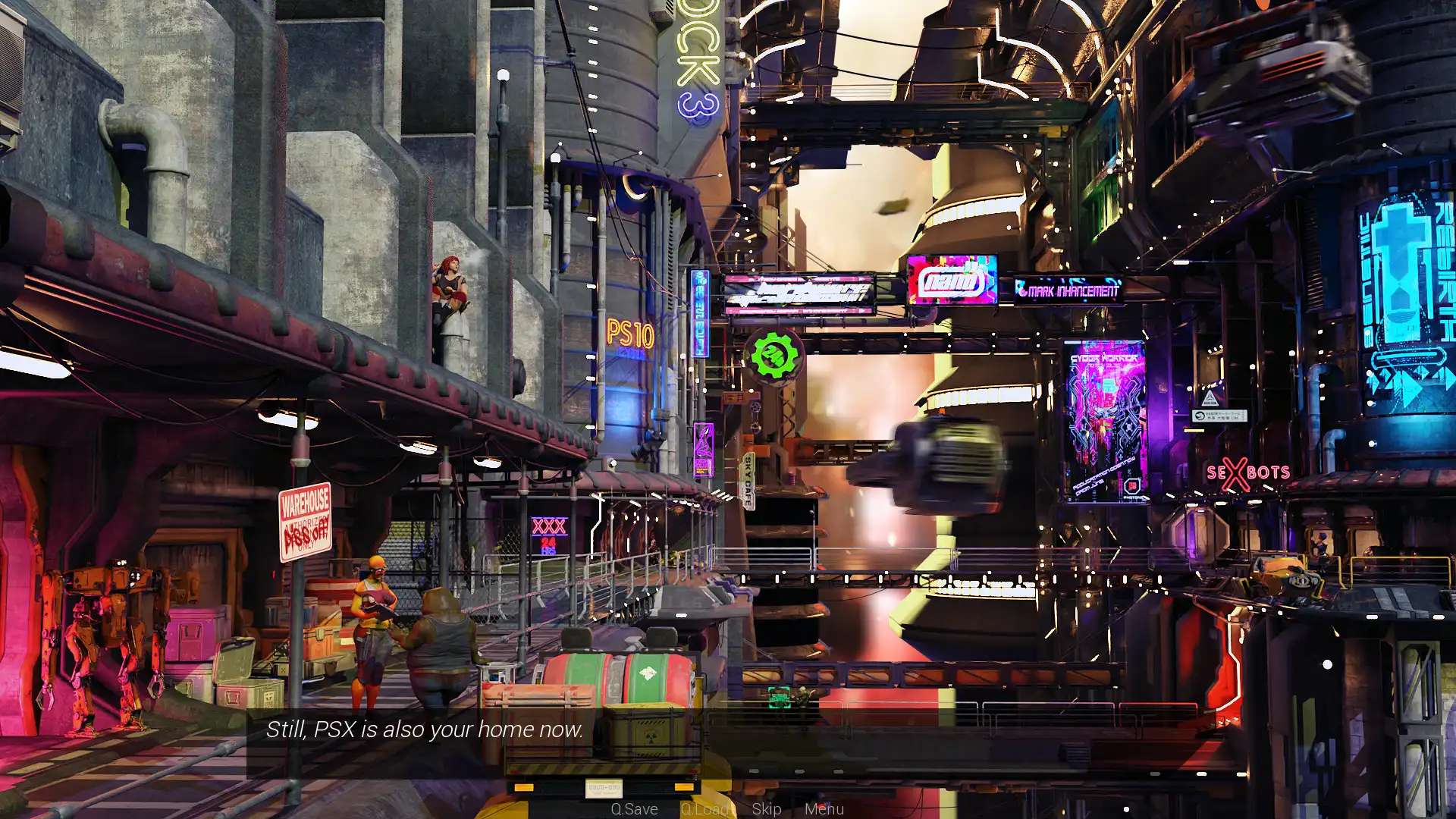1456x819 pixels.
Task: Click the Q.Save quick save button
Action: (634, 808)
